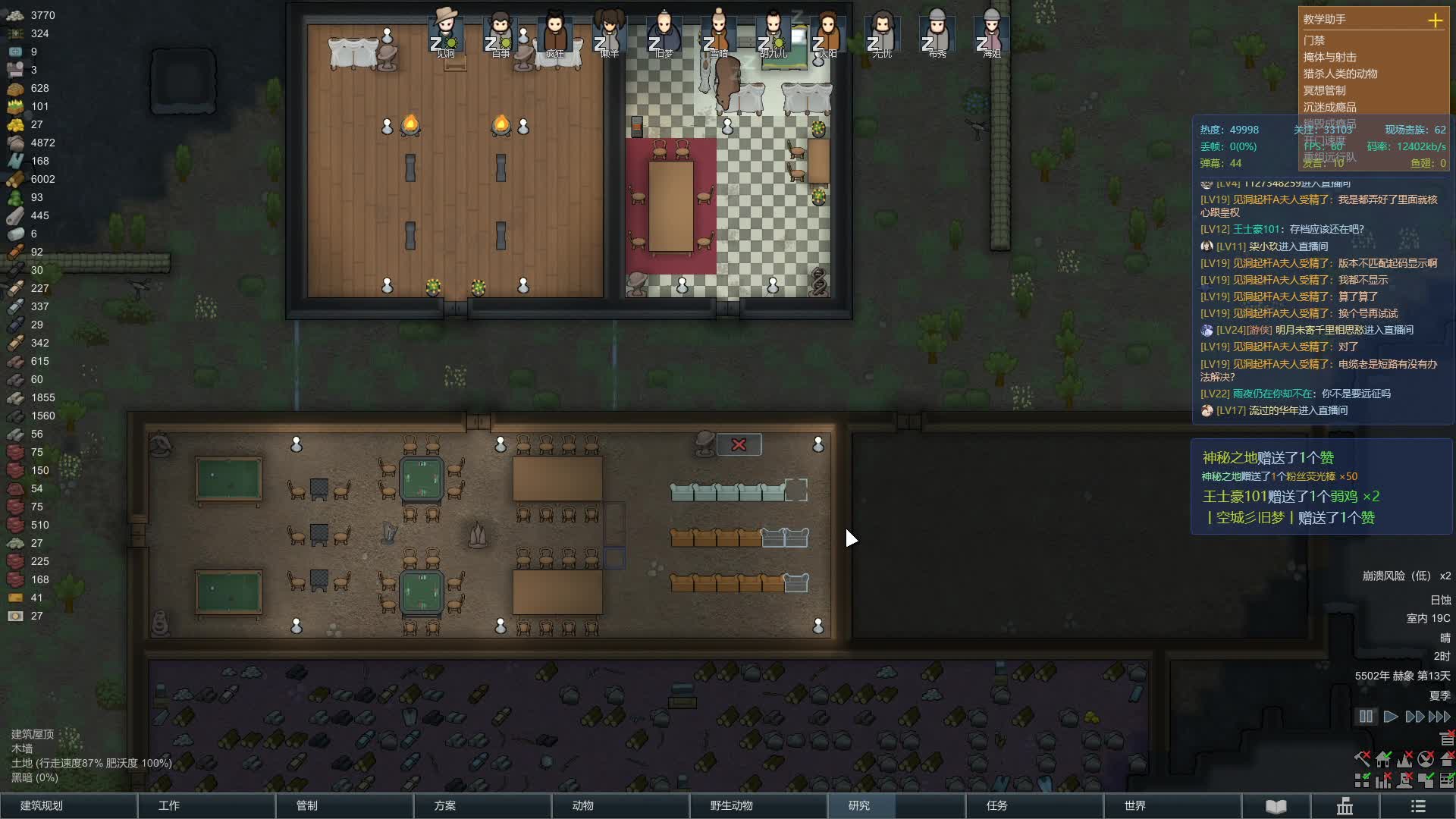
Task: Pause the game with the pause button
Action: (1366, 717)
